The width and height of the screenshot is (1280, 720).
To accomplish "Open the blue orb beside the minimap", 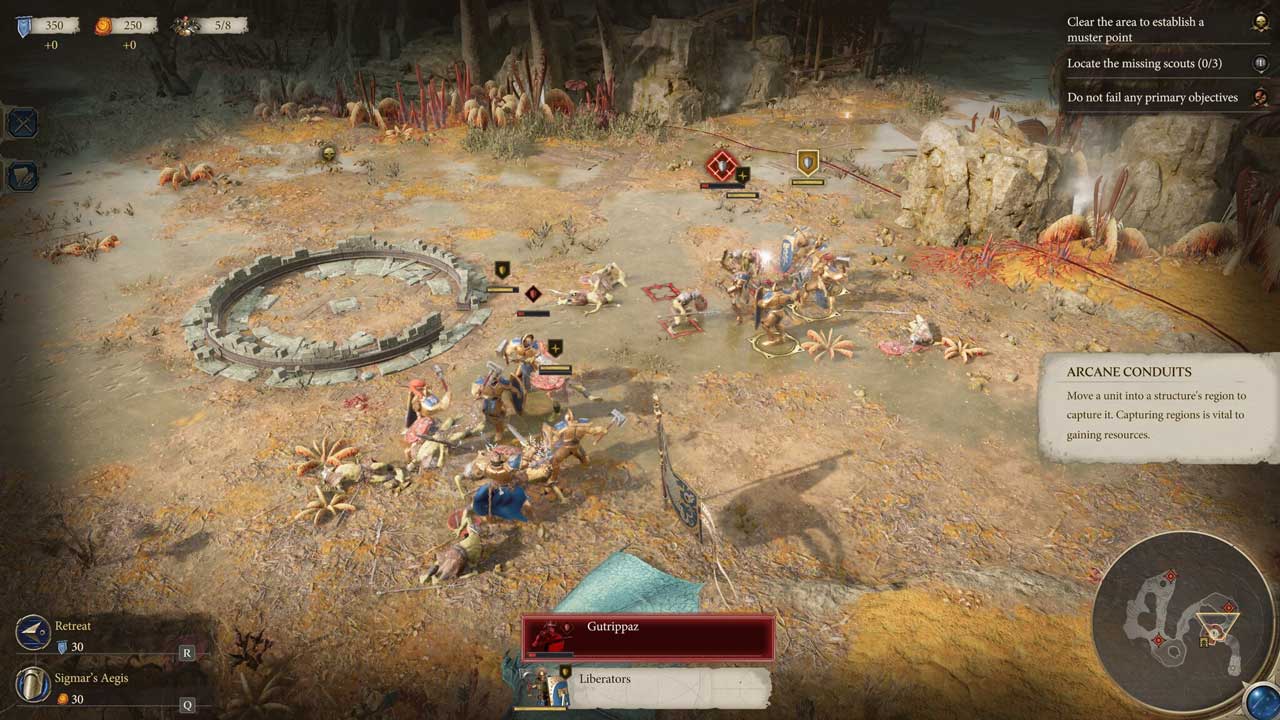I will click(x=1261, y=701).
